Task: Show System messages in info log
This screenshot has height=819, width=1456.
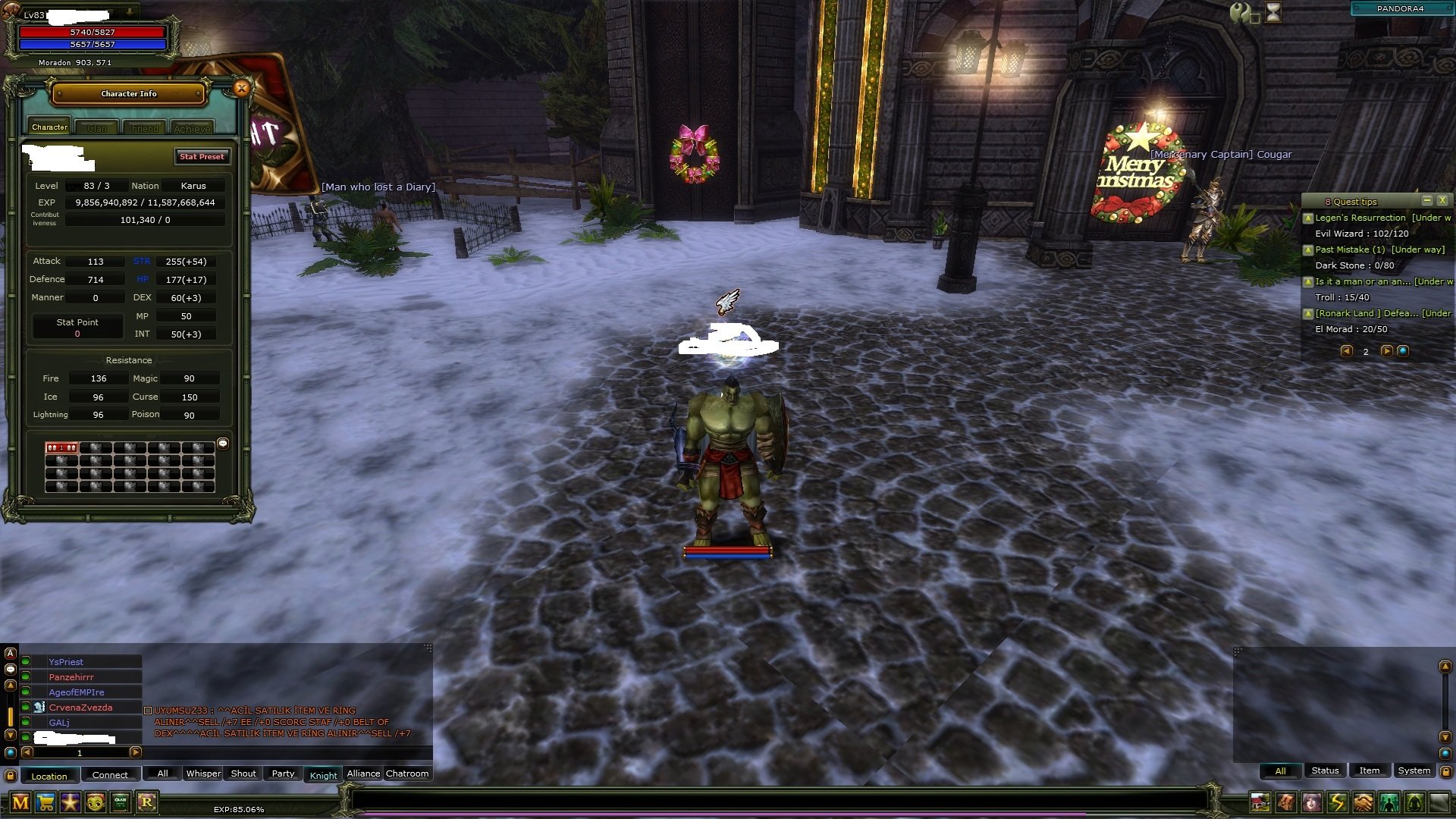Action: click(x=1414, y=770)
